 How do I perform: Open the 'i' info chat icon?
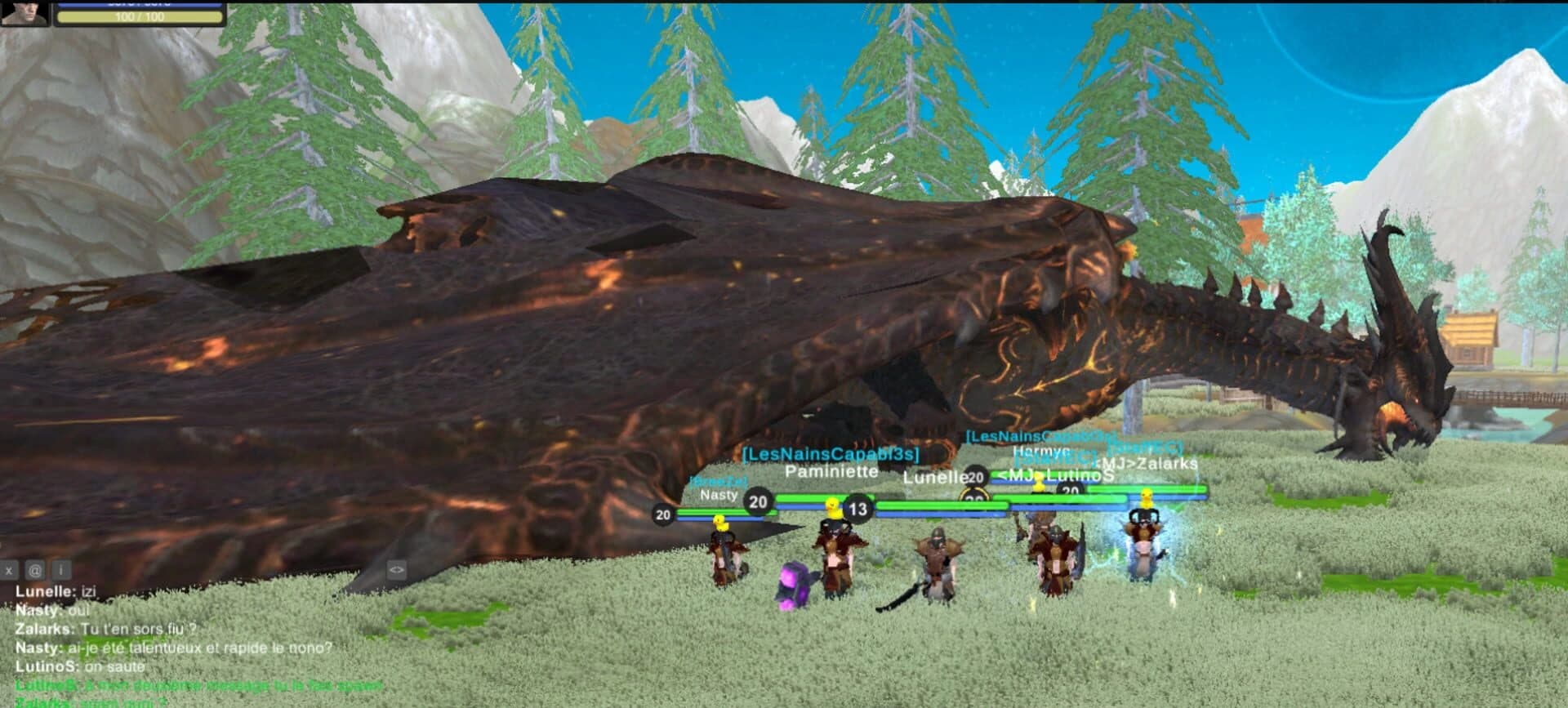[x=61, y=572]
